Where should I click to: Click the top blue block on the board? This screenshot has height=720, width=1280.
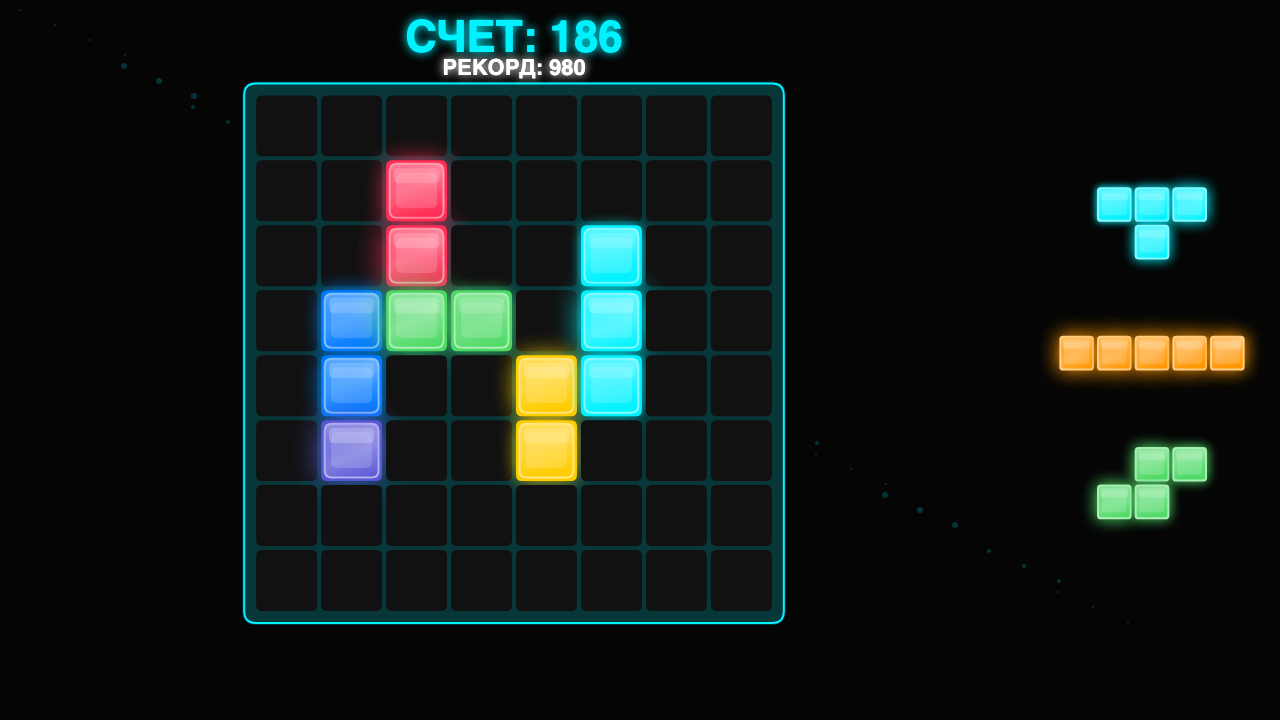coord(352,320)
